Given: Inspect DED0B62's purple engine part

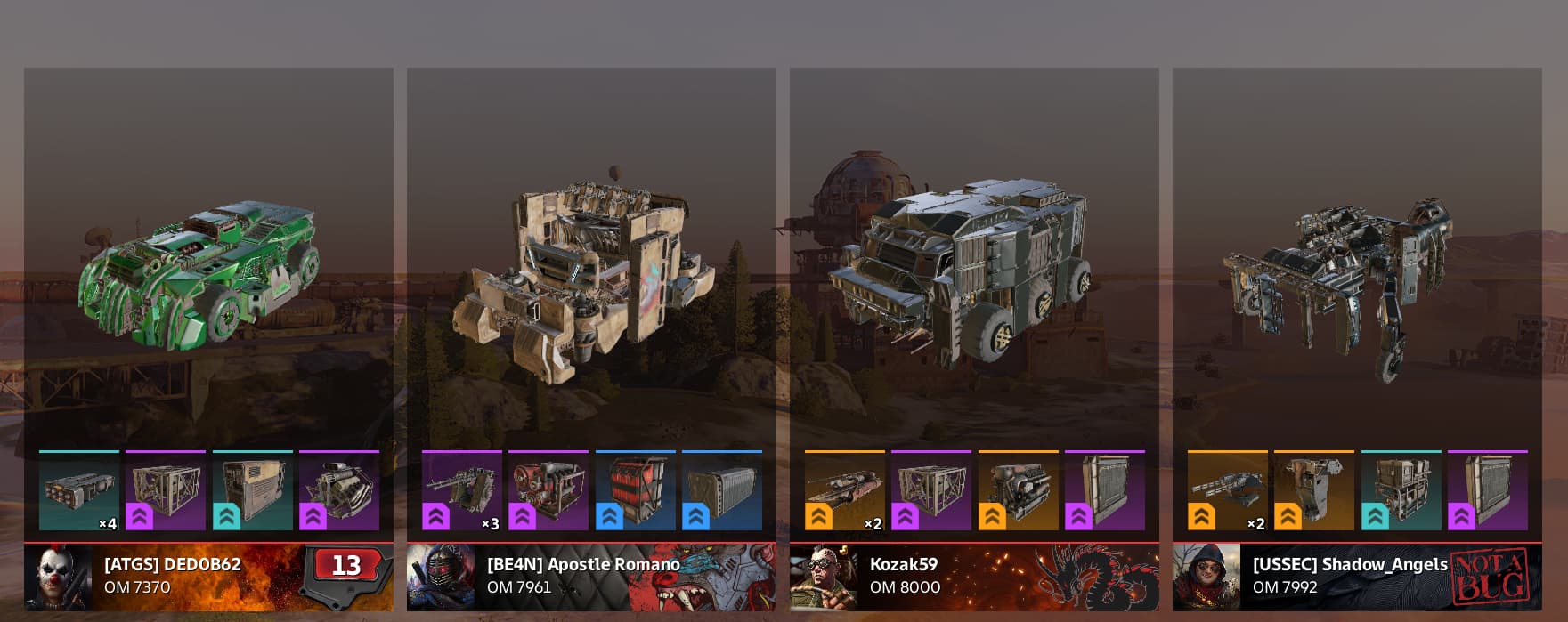Looking at the screenshot, I should click(x=339, y=490).
